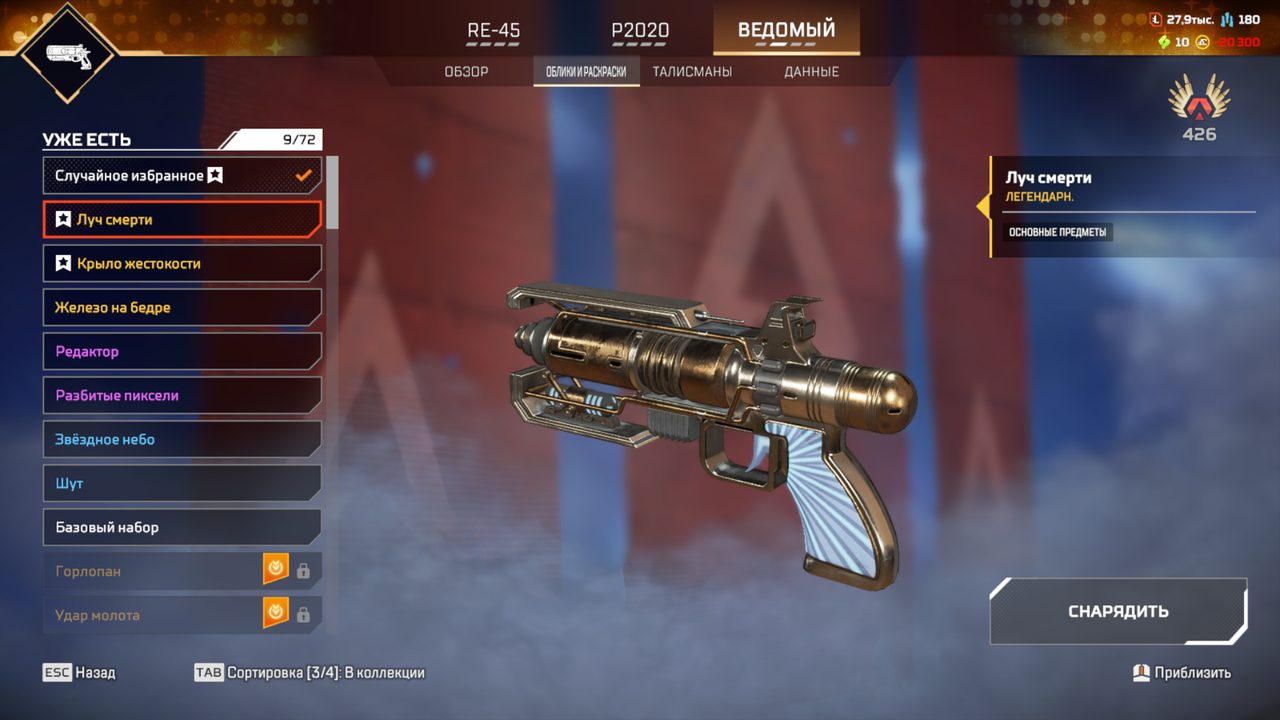Open the ДАННЫЕ tab

[x=811, y=72]
